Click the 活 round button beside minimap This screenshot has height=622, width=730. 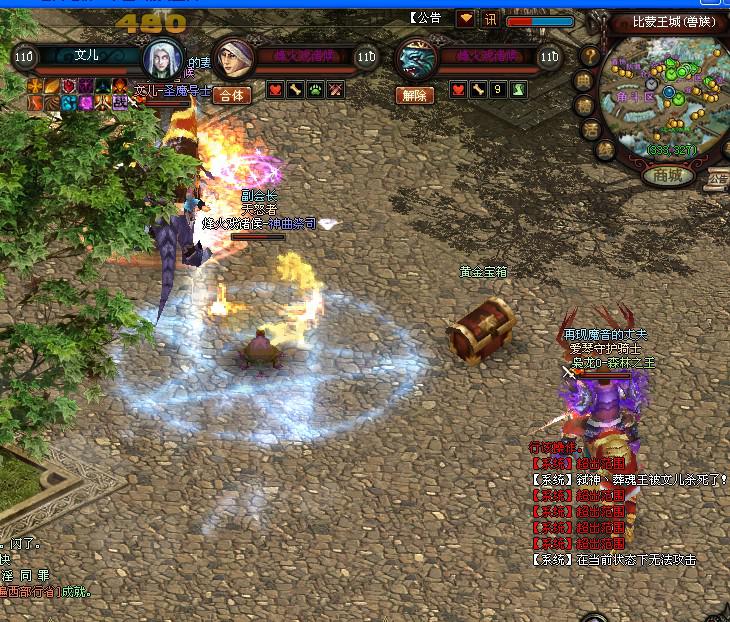[x=590, y=129]
